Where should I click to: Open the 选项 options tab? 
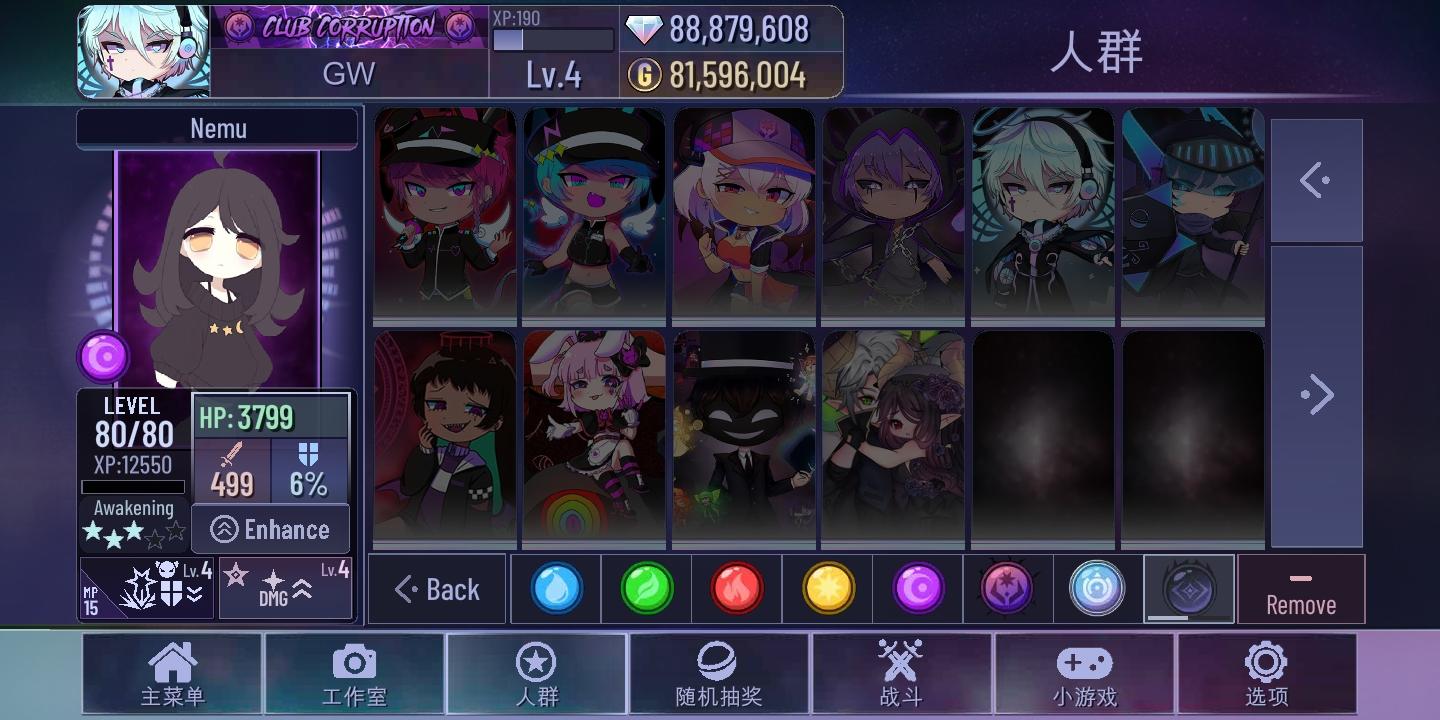pos(1266,674)
